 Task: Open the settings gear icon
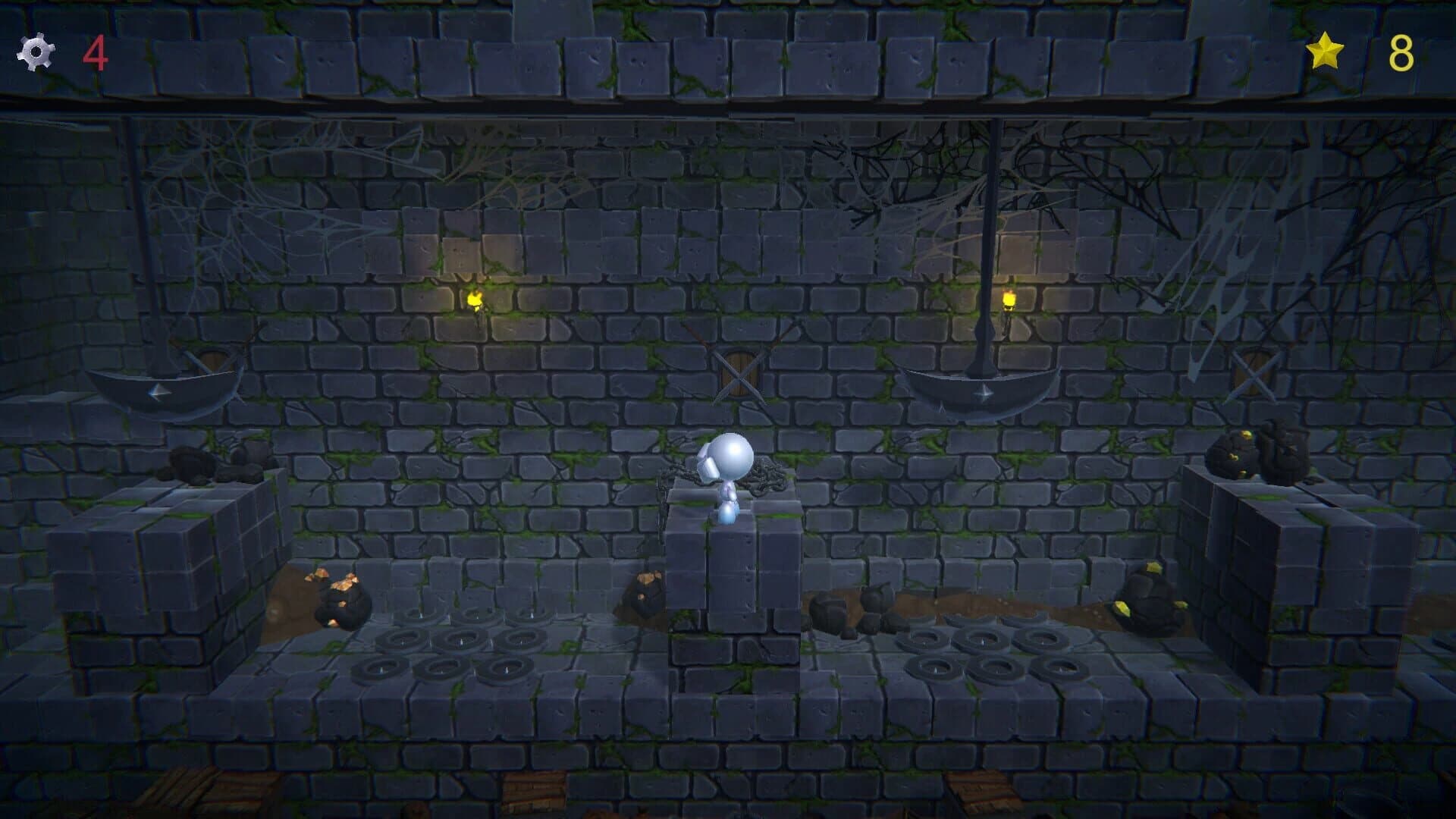click(x=35, y=53)
